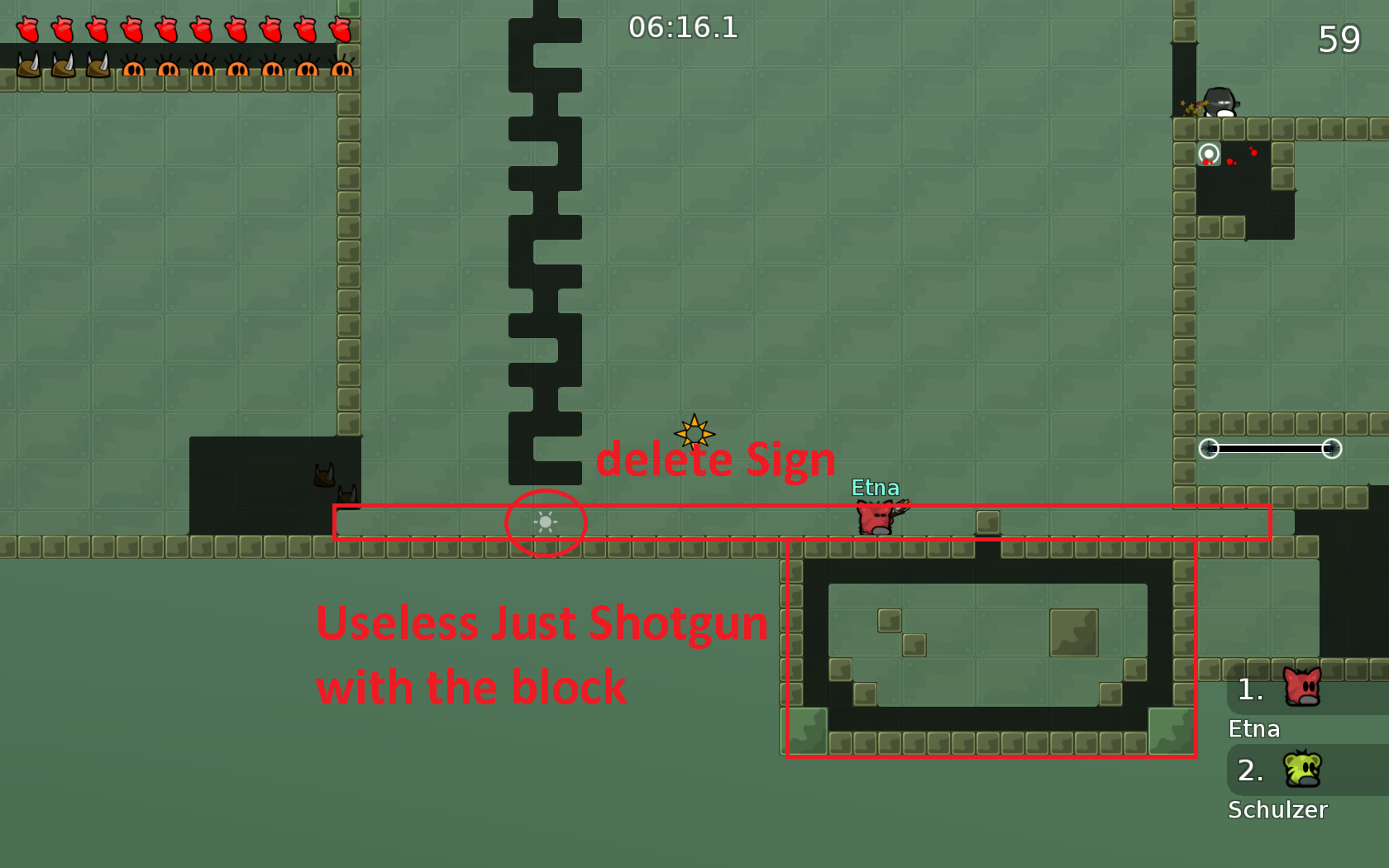The image size is (1389, 868).
Task: Click the last heart icon in the health row
Action: (x=341, y=29)
